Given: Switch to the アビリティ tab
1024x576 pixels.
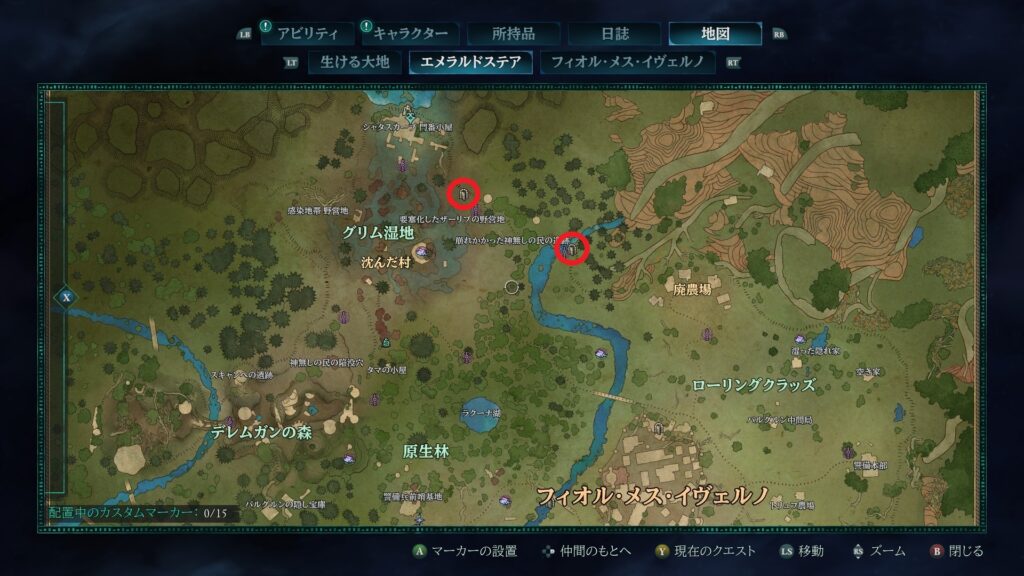Looking at the screenshot, I should click(308, 34).
